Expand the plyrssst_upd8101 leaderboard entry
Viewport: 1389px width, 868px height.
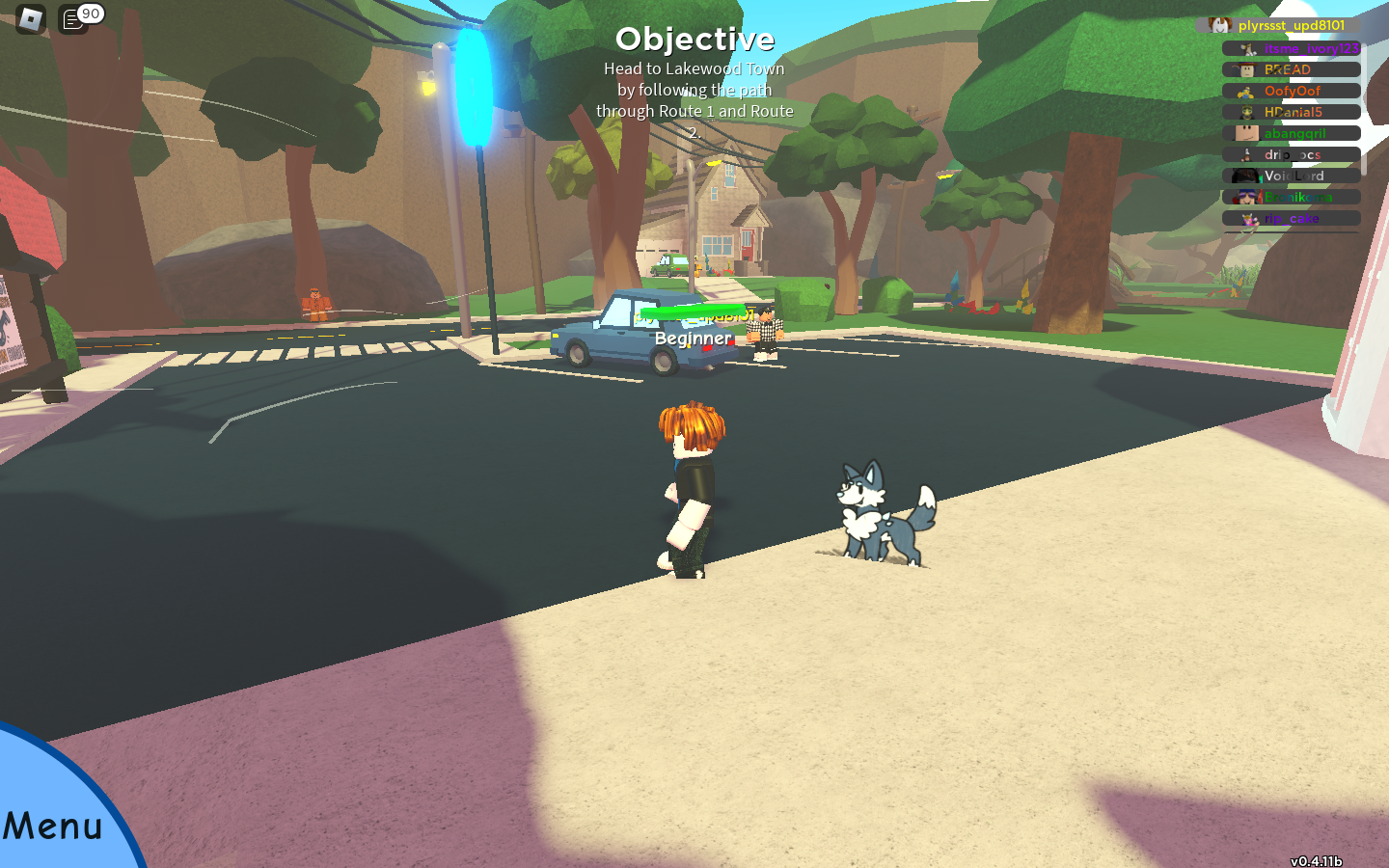click(1293, 26)
